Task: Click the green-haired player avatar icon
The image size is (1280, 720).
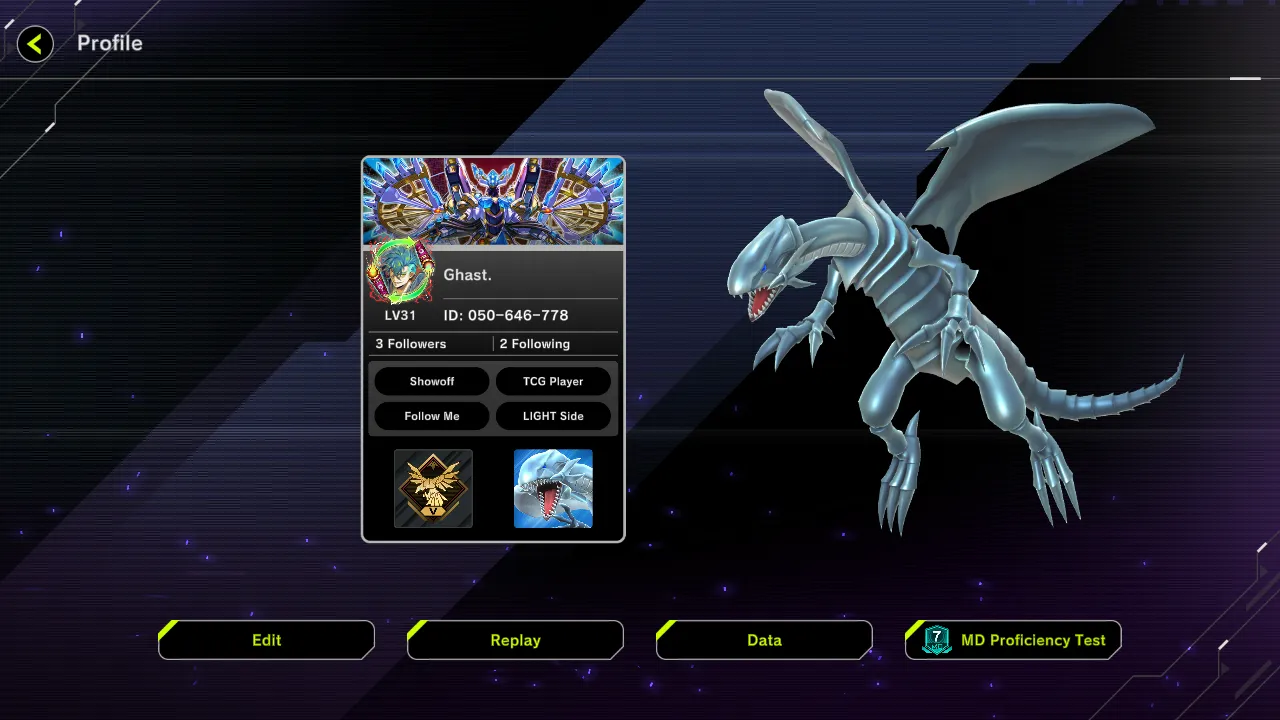Action: [400, 272]
